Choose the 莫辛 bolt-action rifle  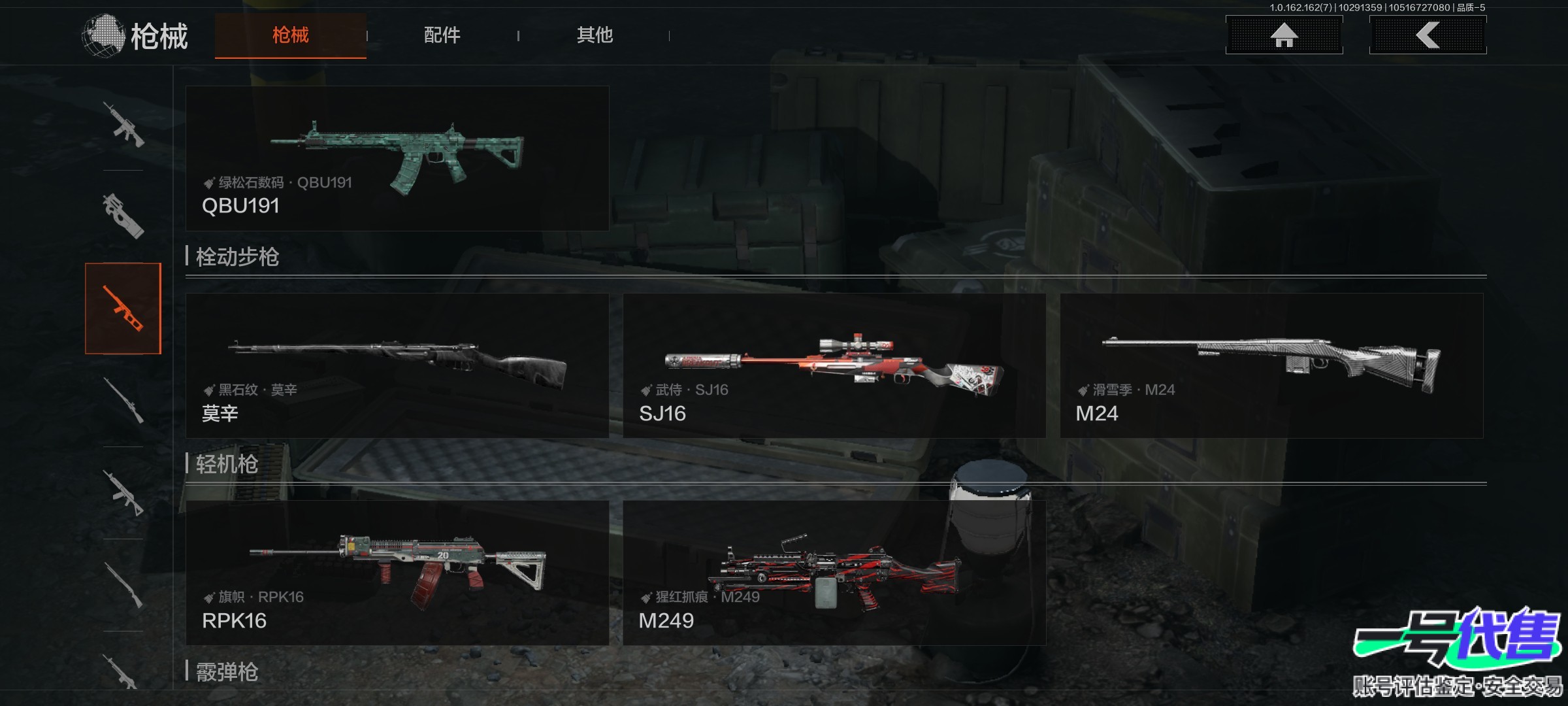click(397, 365)
